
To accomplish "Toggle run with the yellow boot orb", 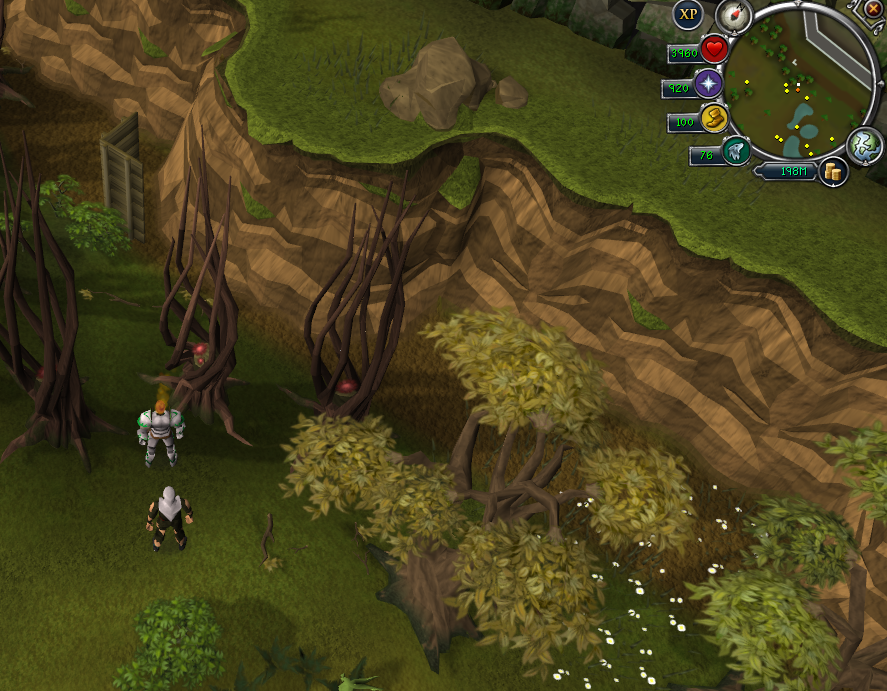I will (714, 120).
